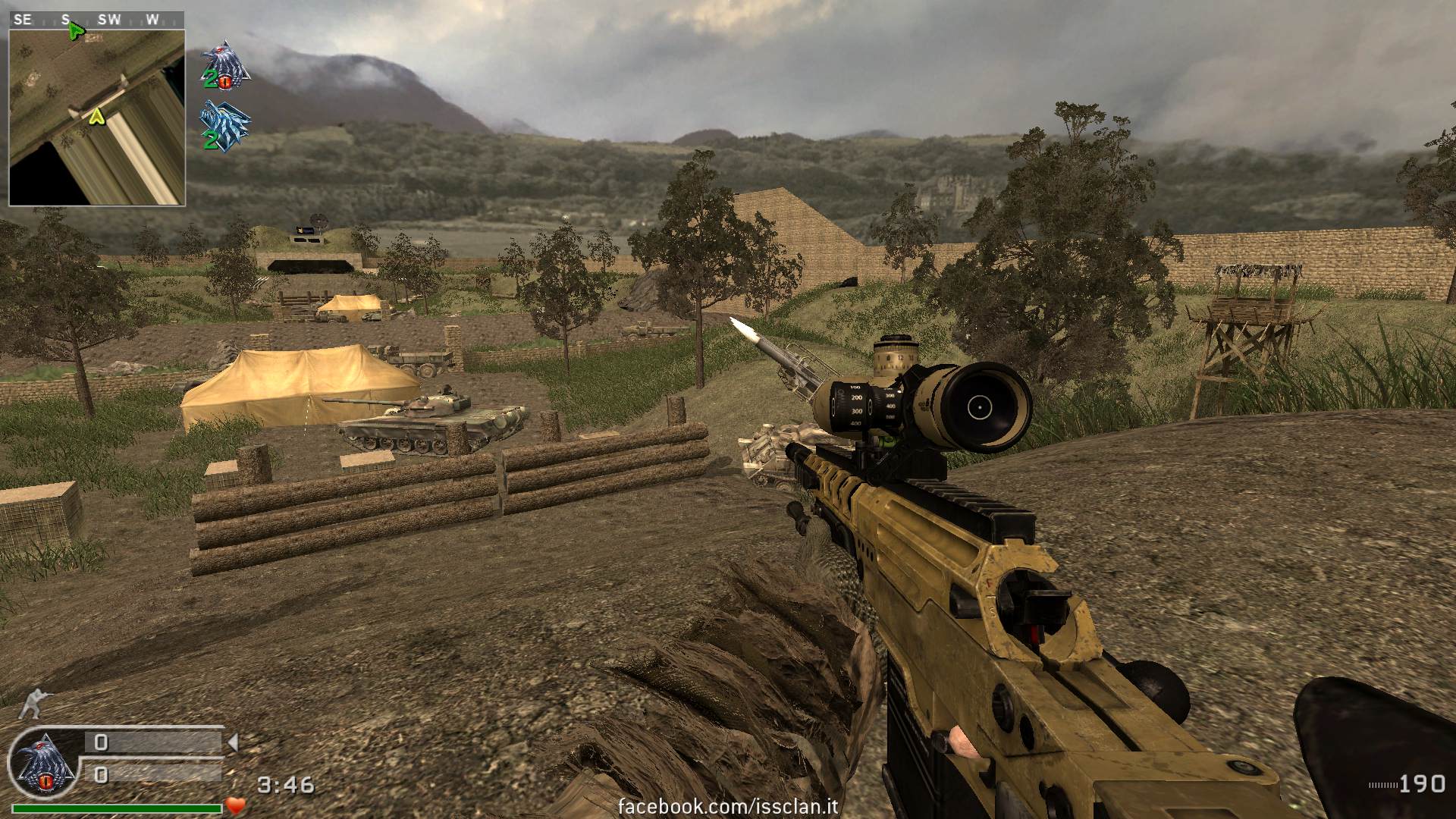This screenshot has height=819, width=1456.
Task: Open the minimap in the corner
Action: [x=96, y=117]
